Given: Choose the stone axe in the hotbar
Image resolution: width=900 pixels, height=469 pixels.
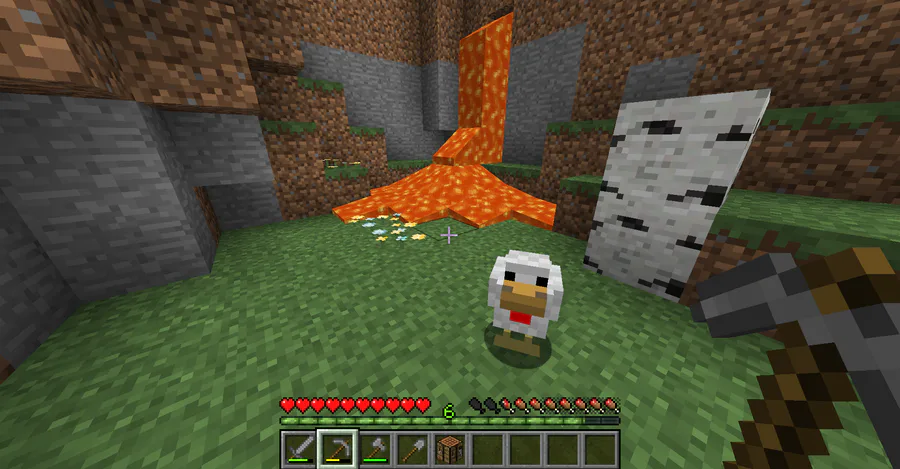Looking at the screenshot, I should click(374, 449).
